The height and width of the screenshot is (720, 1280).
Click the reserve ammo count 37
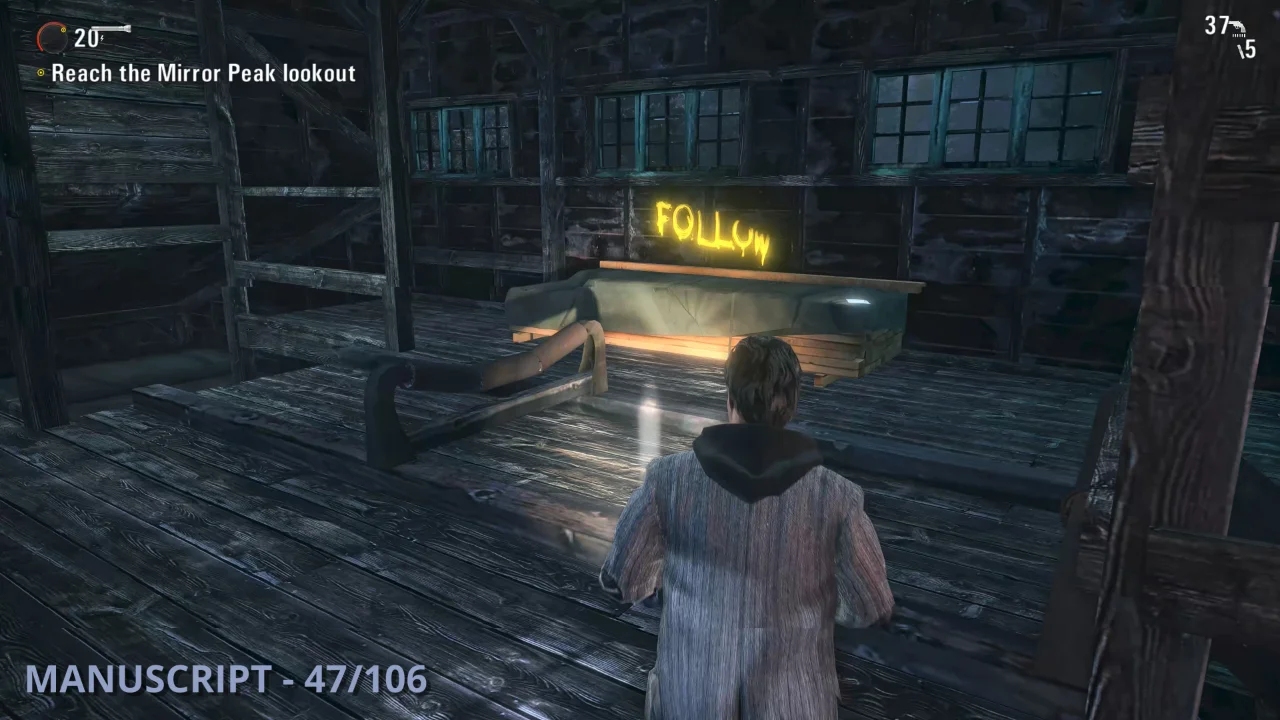click(x=1216, y=26)
